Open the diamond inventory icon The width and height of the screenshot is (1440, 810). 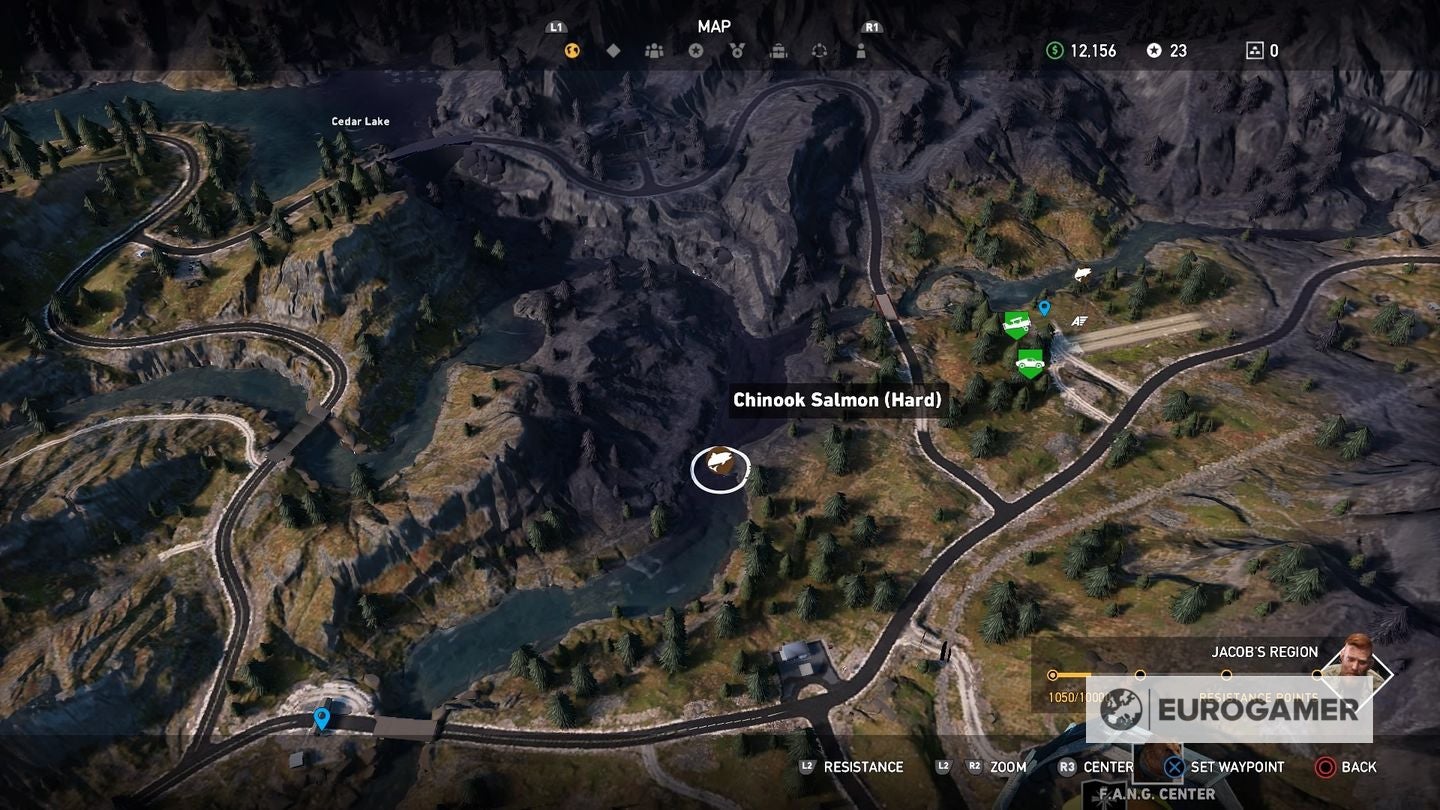[612, 49]
